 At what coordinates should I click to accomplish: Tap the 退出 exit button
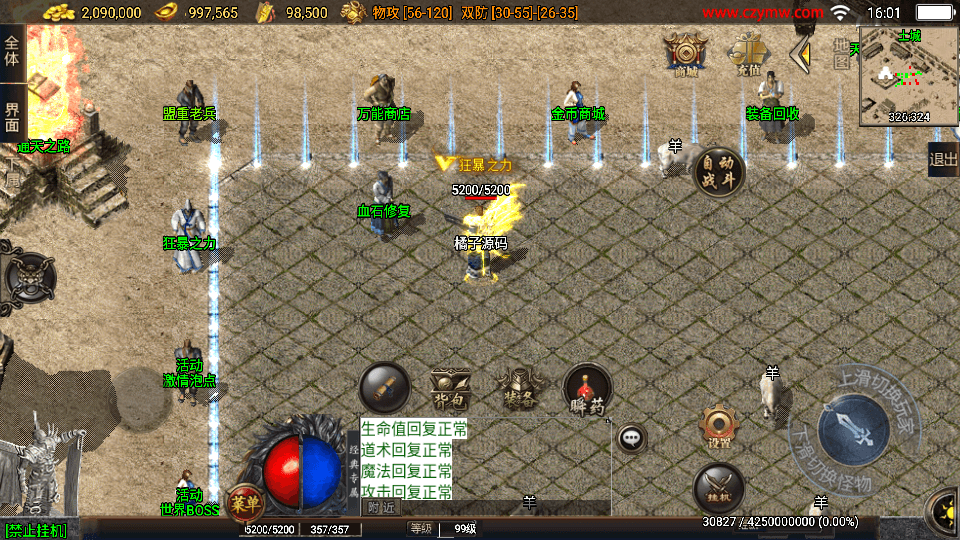pos(943,159)
